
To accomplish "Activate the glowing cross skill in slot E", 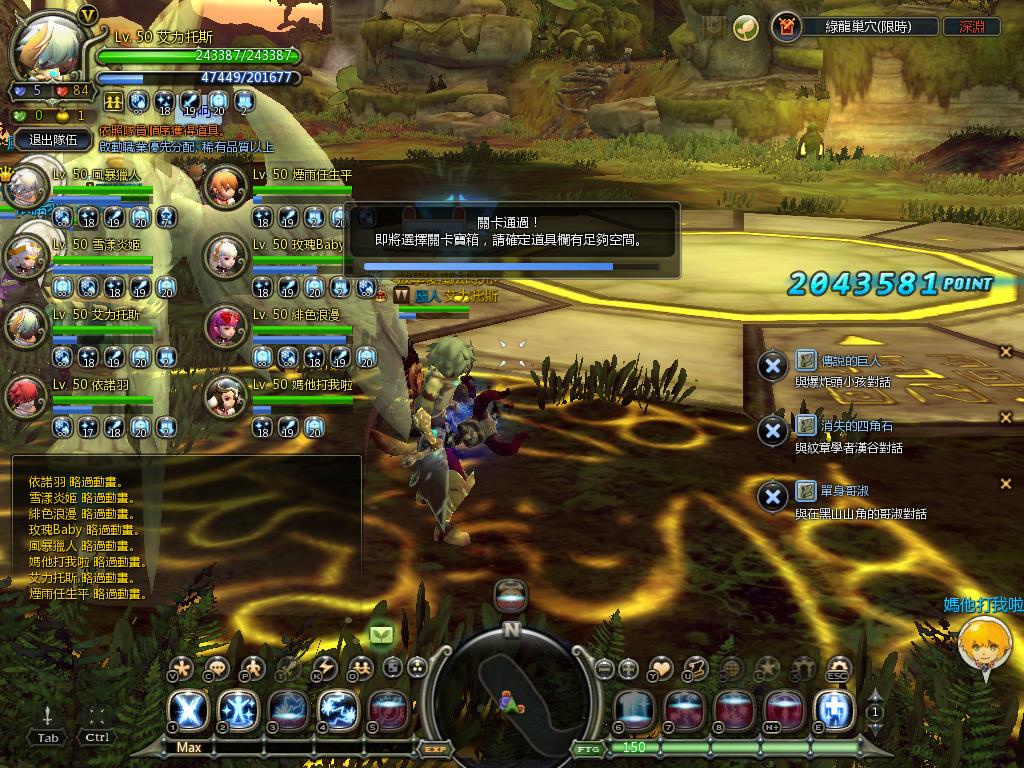I will (x=834, y=710).
